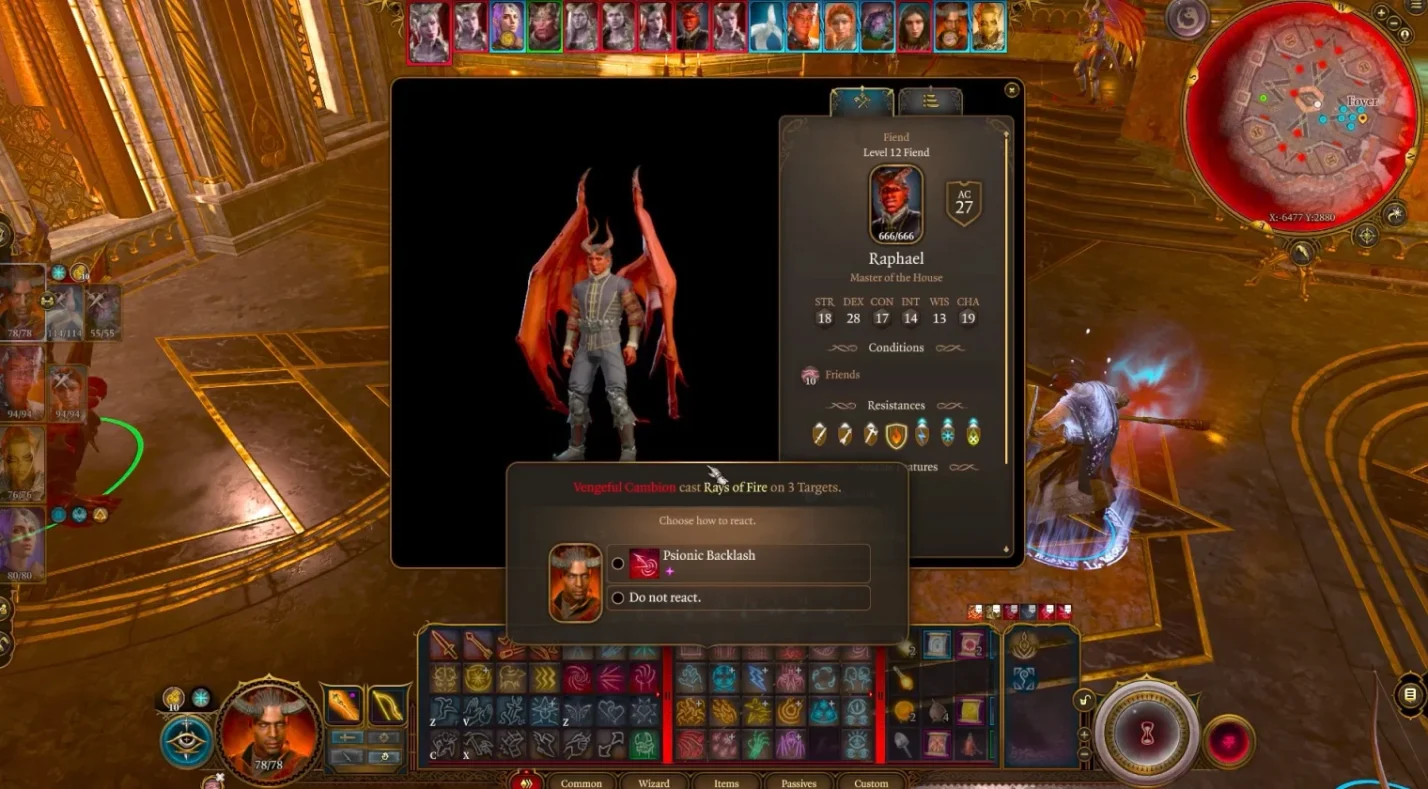Select the ranged bow weapon slot
This screenshot has width=1428, height=789.
[387, 707]
